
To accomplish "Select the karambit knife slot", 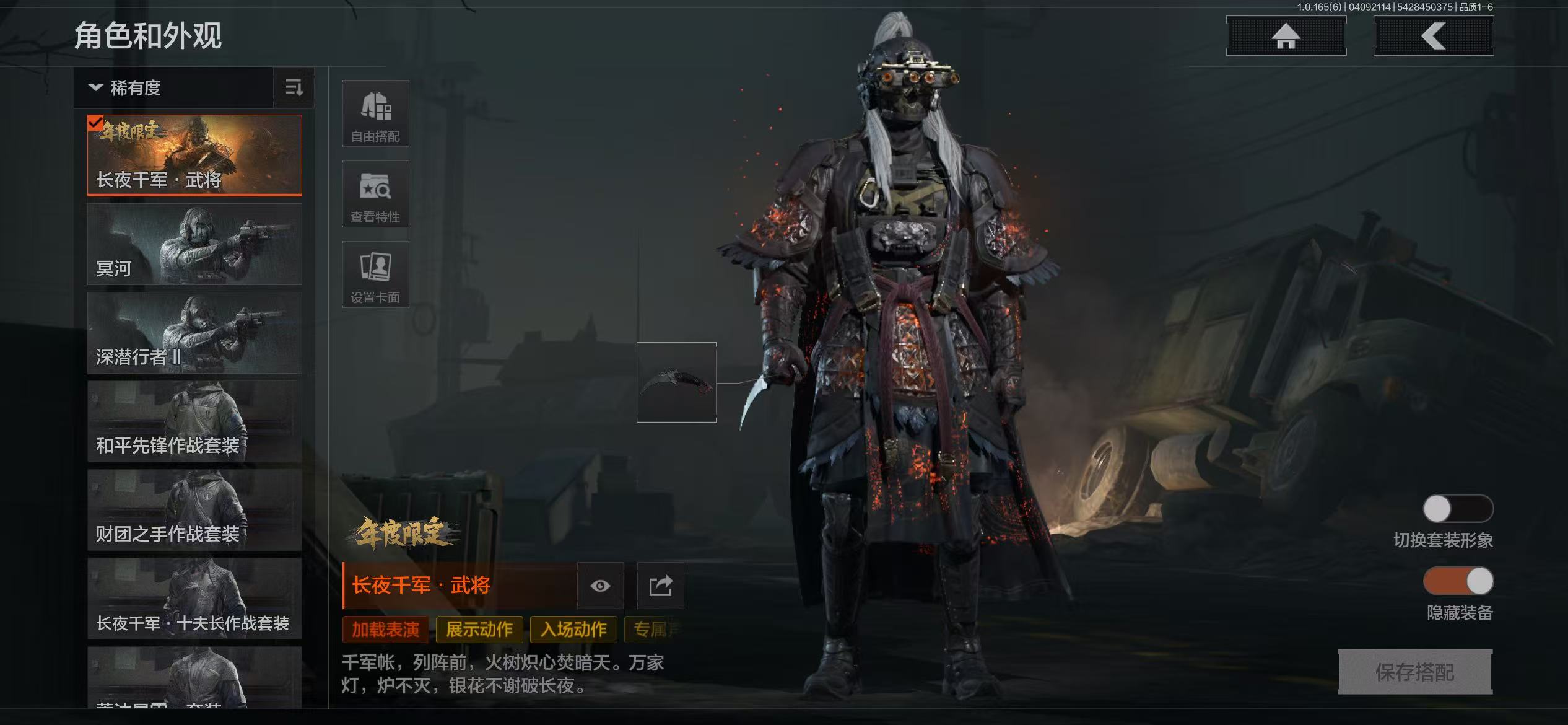I will coord(676,382).
